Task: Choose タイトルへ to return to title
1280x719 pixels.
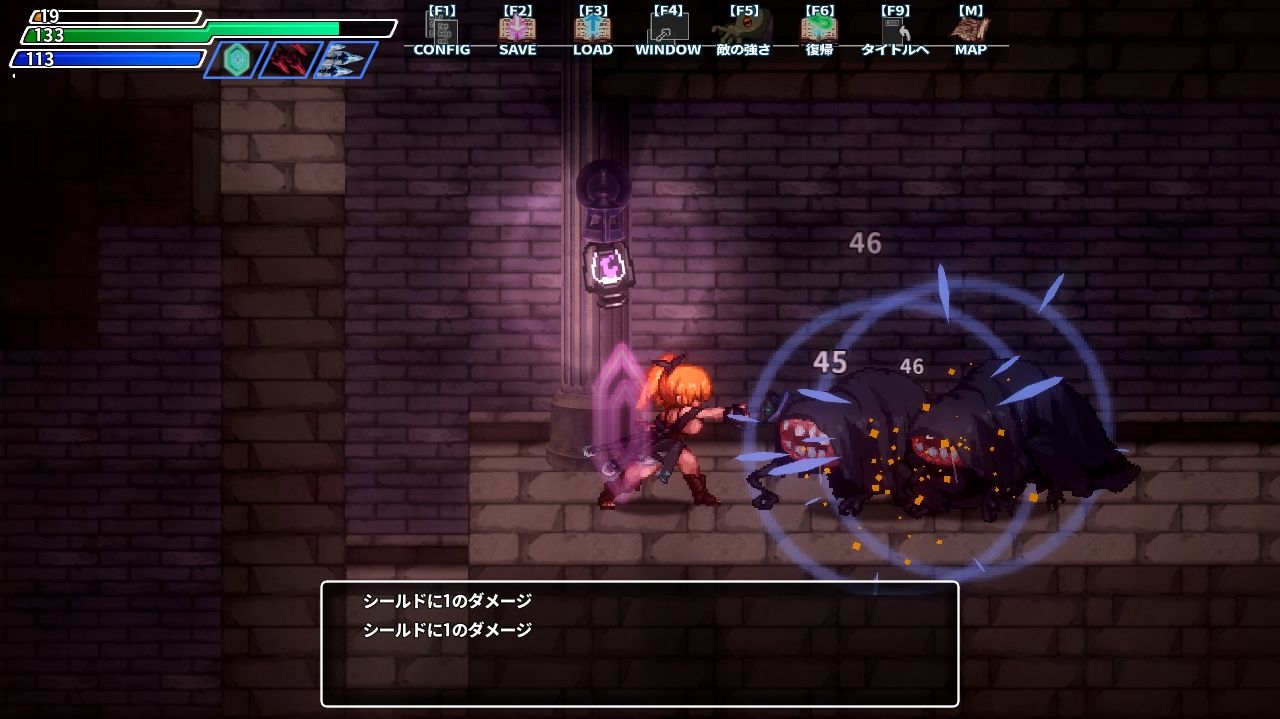Action: 895,32
